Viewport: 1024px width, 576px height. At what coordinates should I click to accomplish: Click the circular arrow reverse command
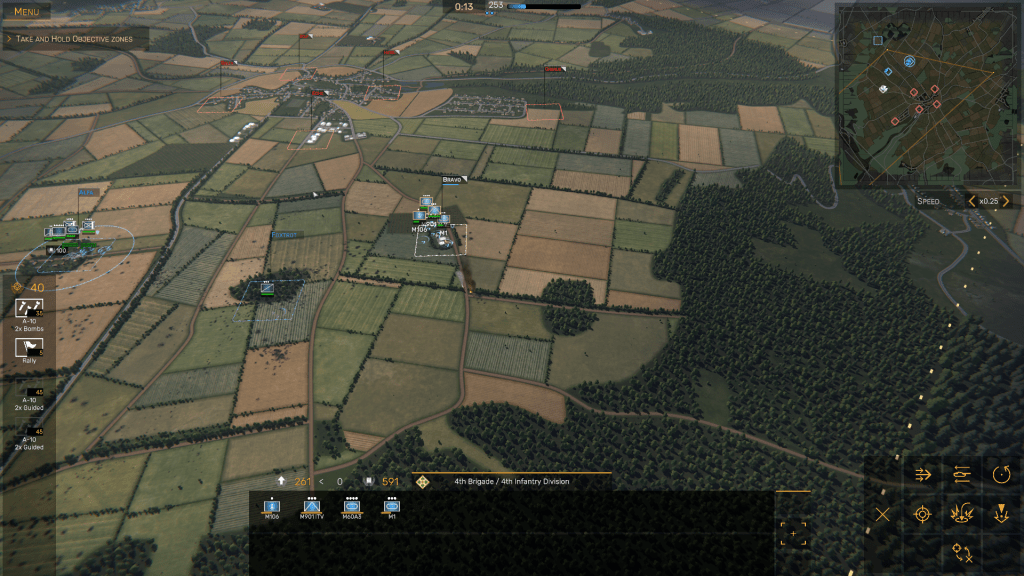1001,474
